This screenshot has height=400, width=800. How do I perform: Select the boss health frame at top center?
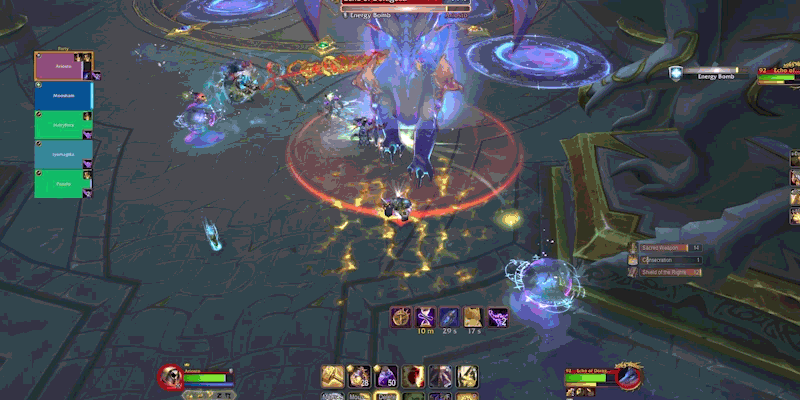(x=405, y=3)
